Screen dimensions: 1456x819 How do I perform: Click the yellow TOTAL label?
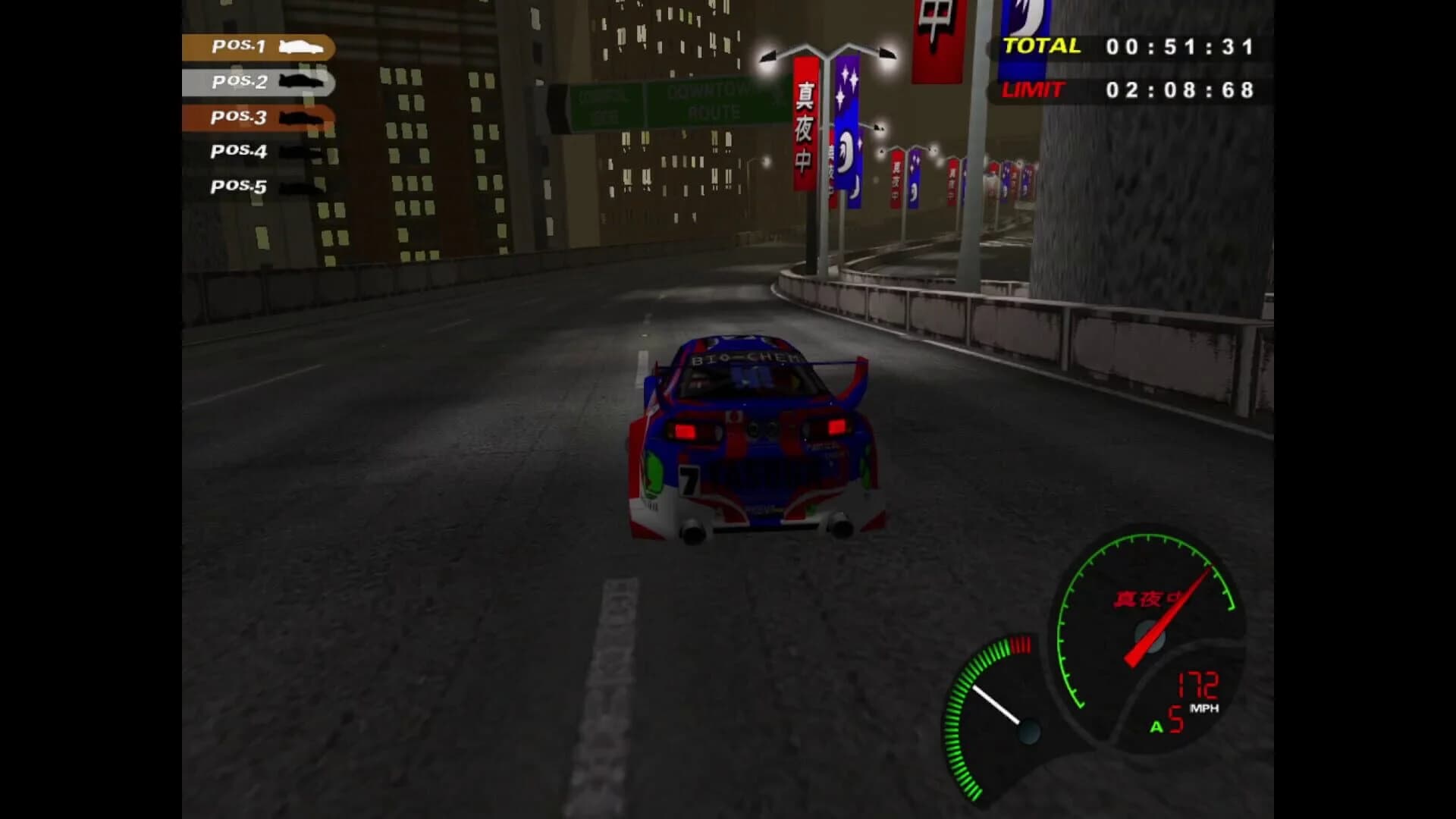tap(1043, 45)
